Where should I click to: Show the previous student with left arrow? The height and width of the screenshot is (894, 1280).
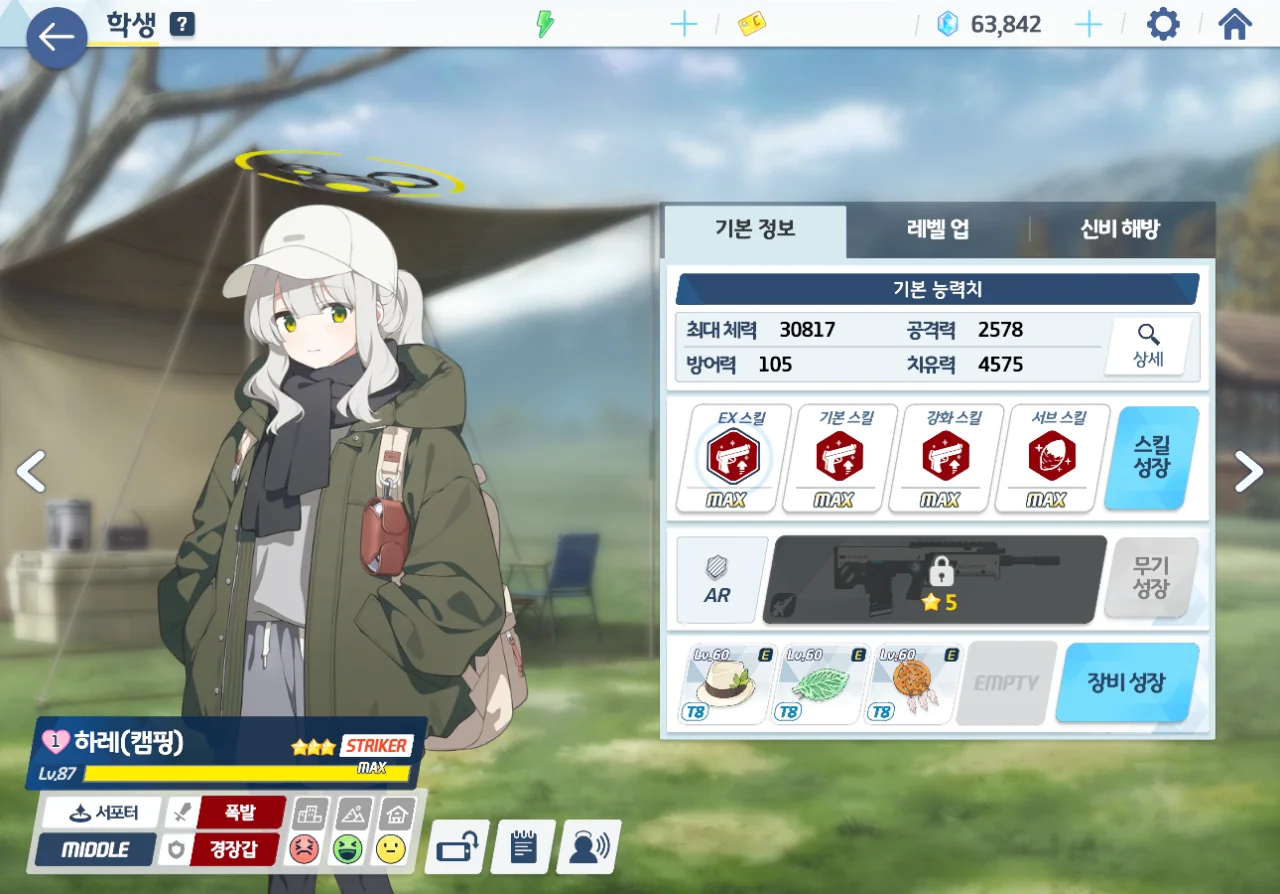pos(31,471)
